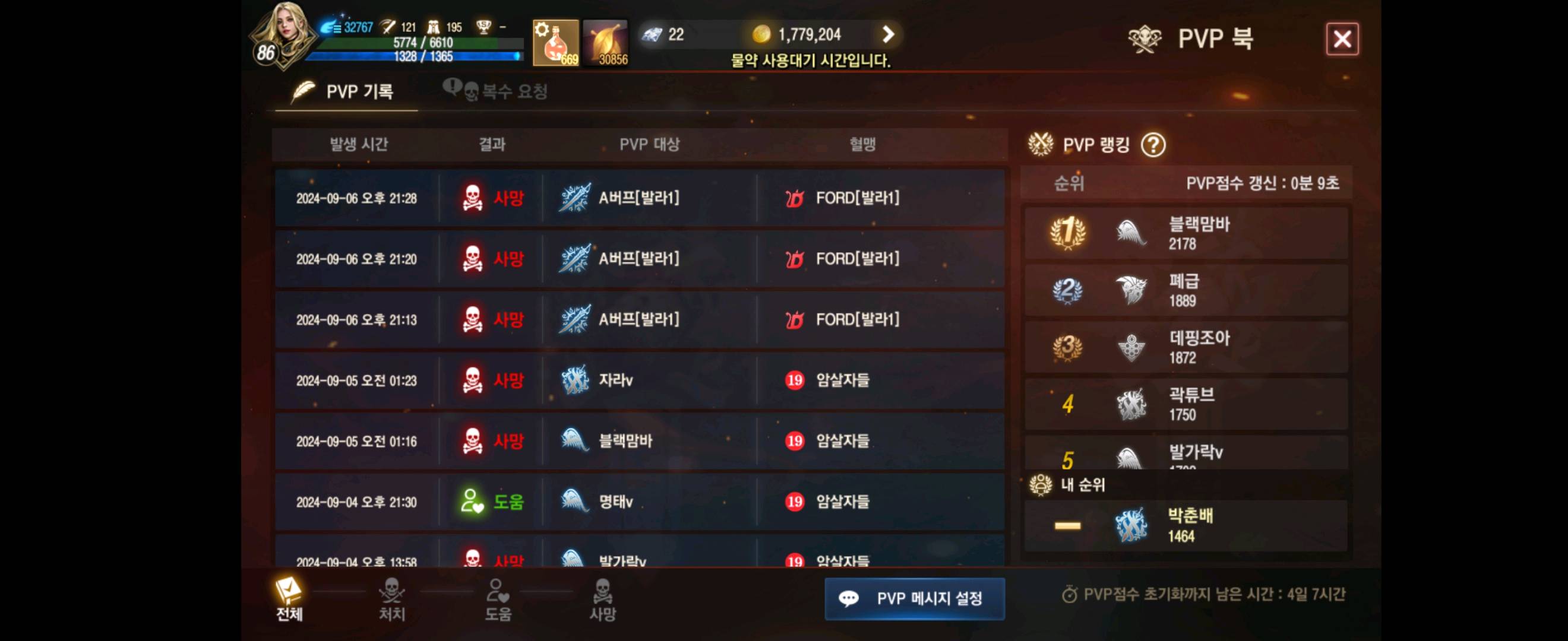Select the PVP 기록 tab

[346, 91]
